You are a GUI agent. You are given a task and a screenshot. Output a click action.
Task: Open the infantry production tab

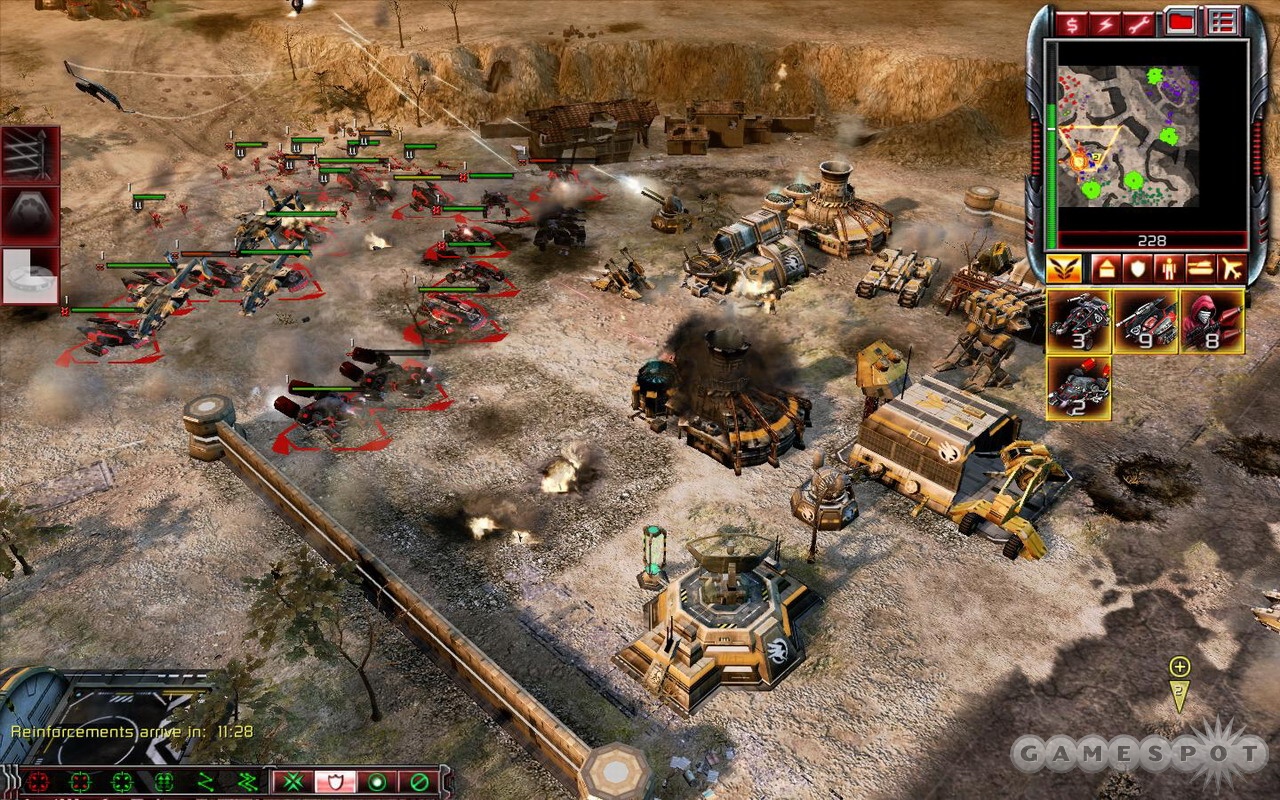click(x=1168, y=268)
